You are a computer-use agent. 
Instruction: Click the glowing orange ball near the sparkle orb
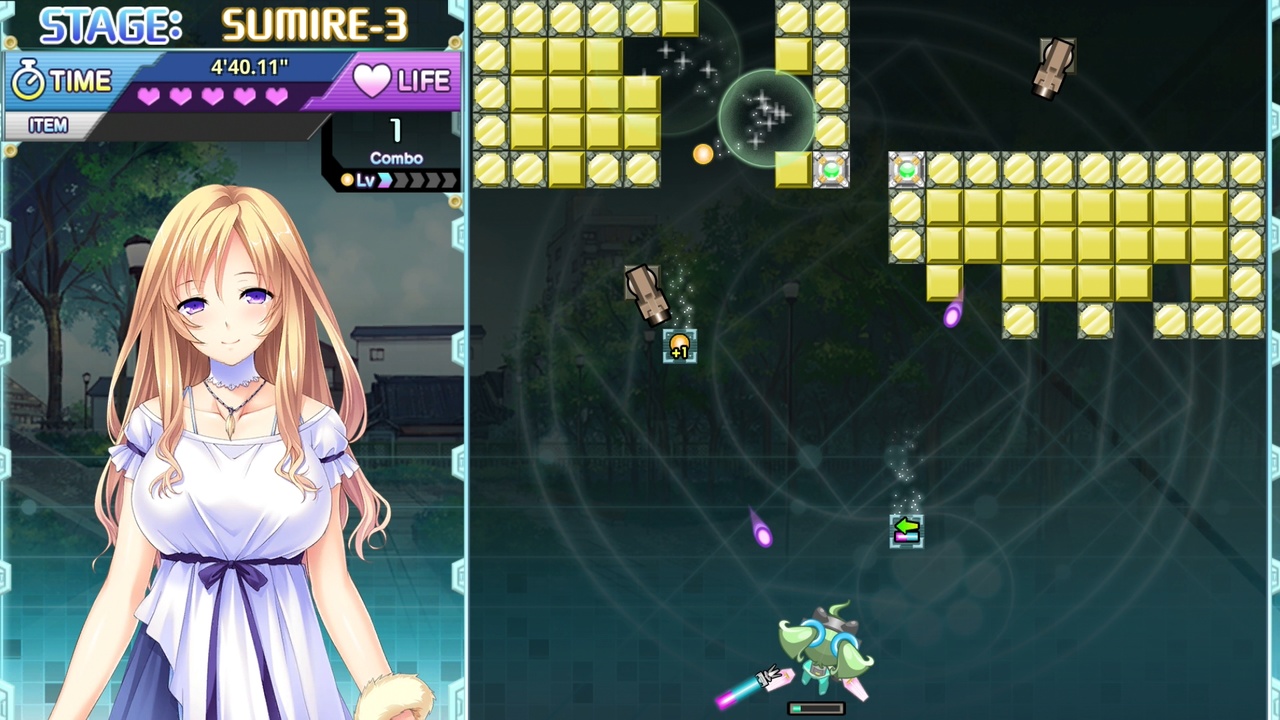(702, 153)
